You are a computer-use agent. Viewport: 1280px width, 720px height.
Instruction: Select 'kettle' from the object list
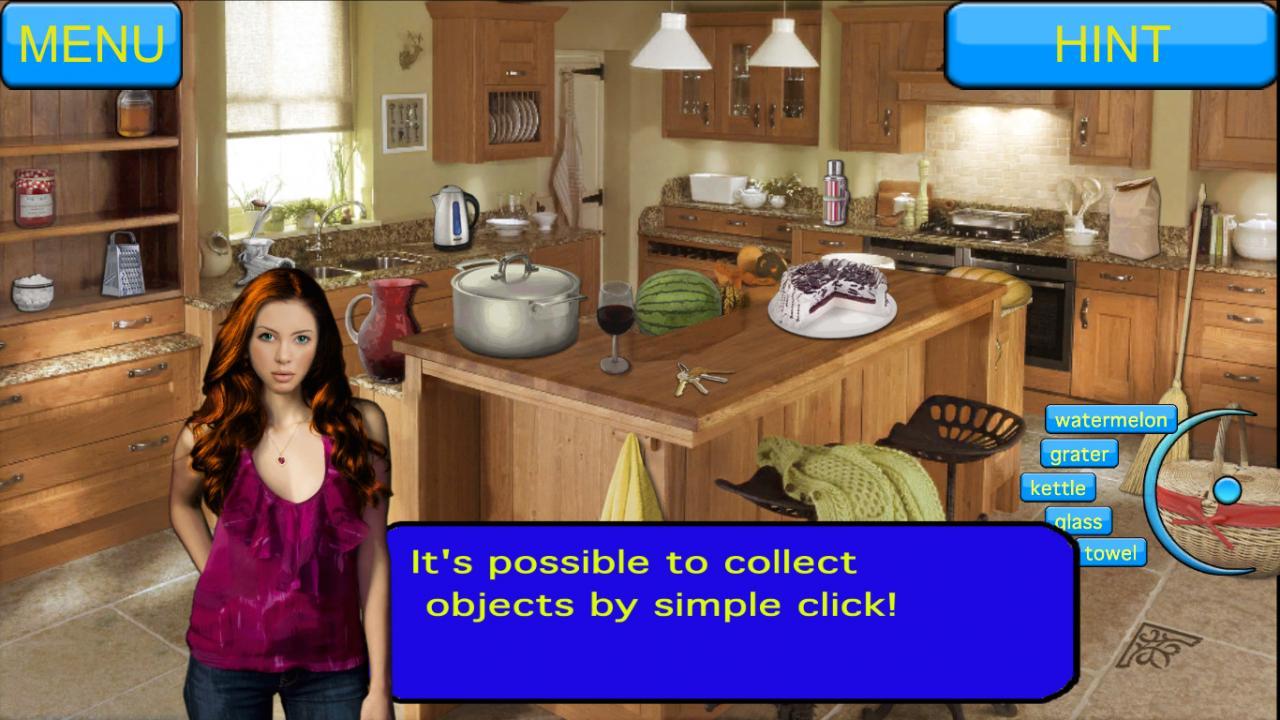pos(1059,488)
